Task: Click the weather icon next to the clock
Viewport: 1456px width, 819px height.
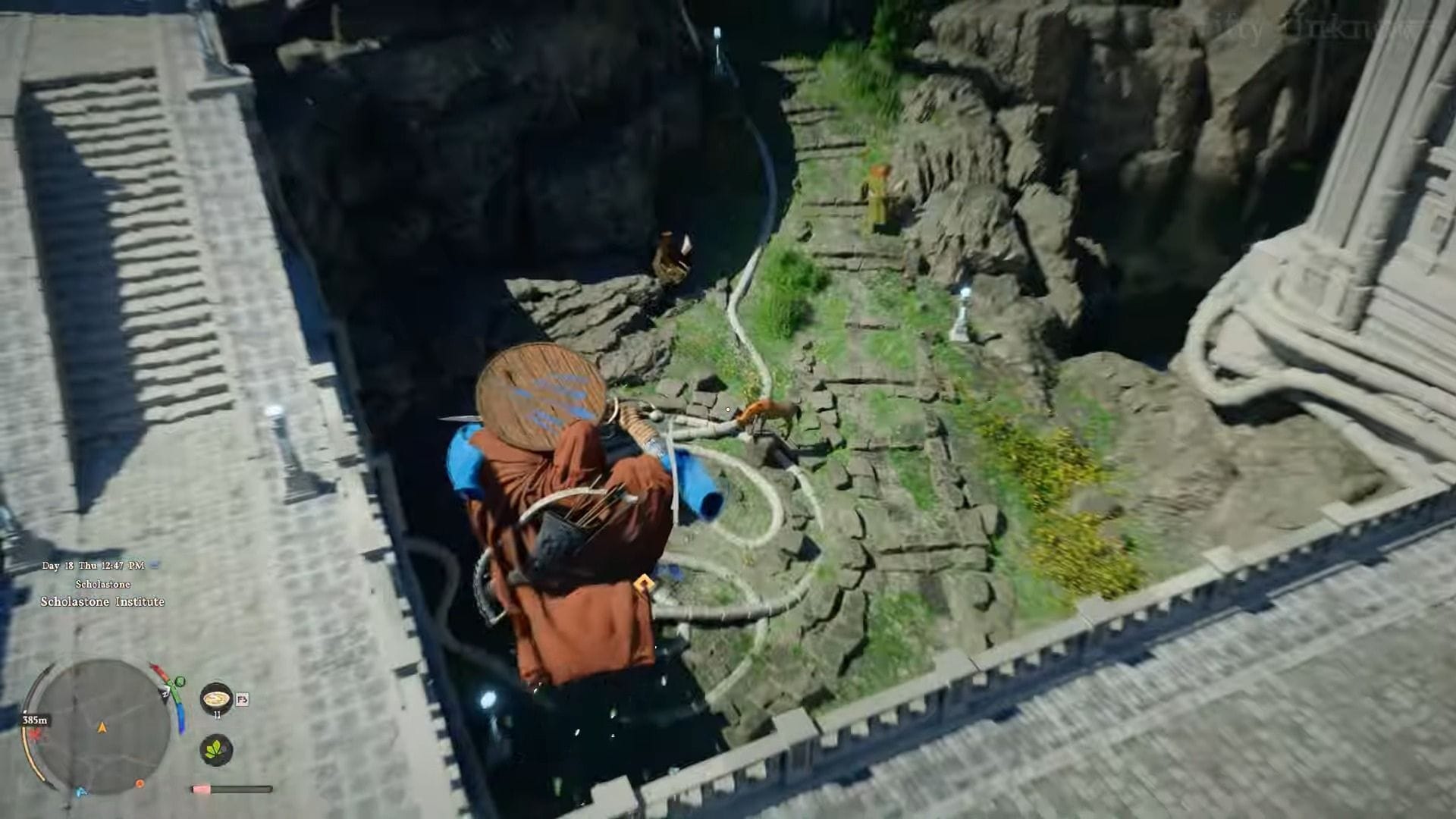Action: [155, 565]
